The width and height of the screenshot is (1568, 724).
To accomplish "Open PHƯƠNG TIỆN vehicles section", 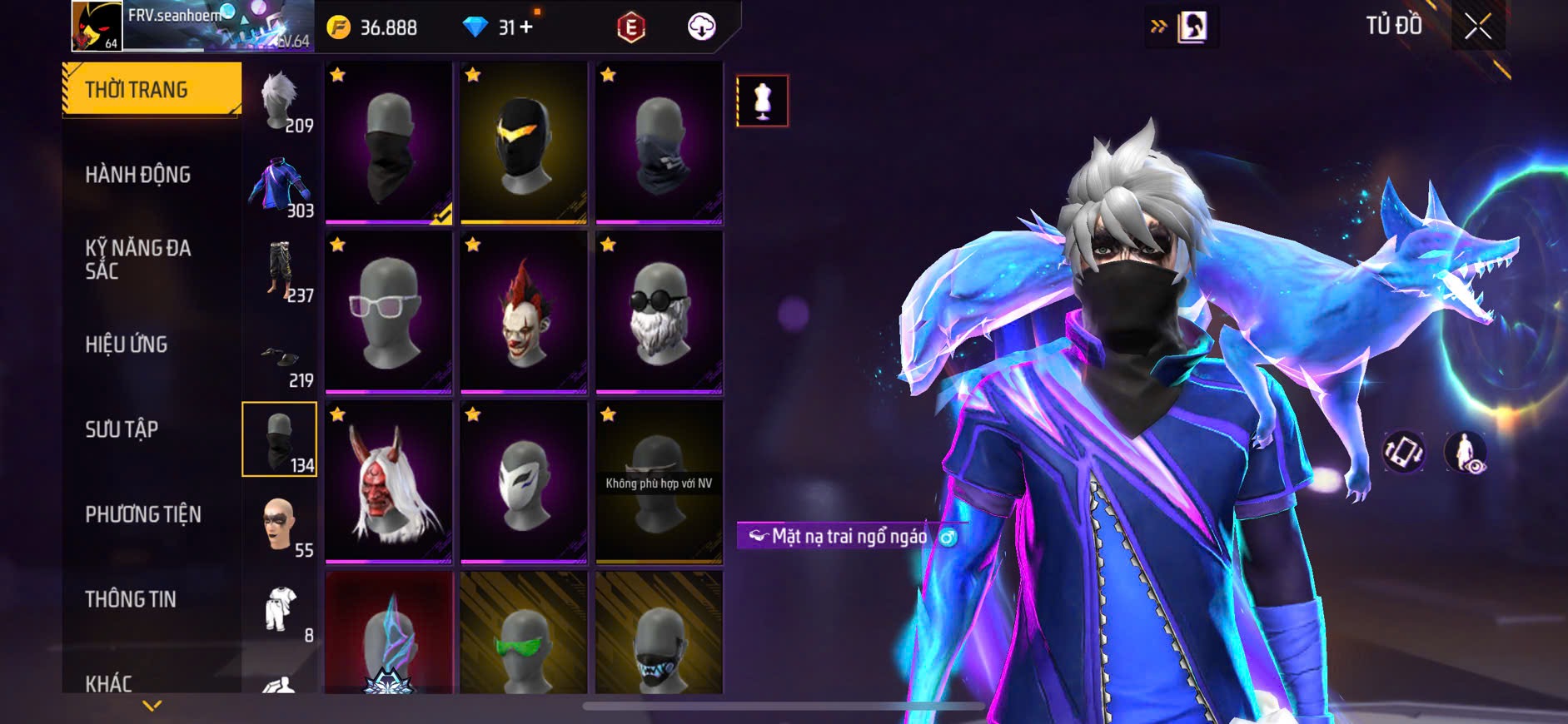I will [x=143, y=514].
